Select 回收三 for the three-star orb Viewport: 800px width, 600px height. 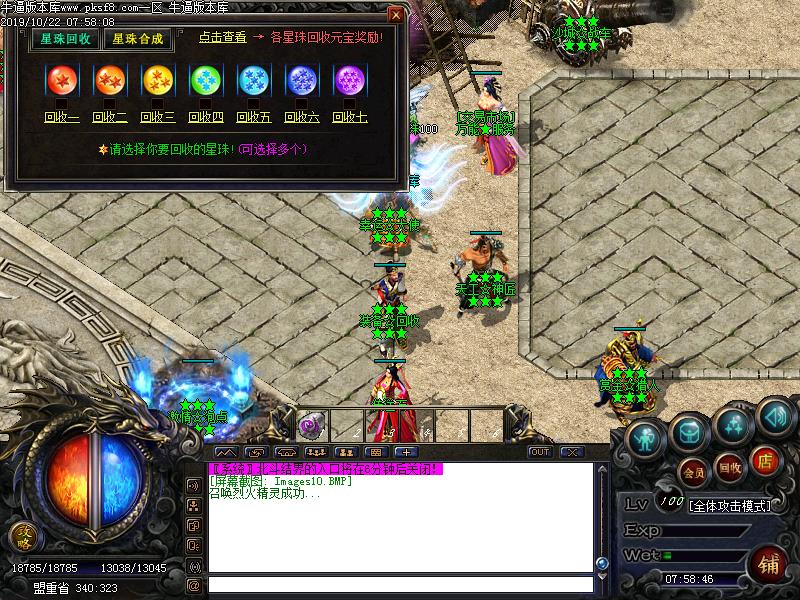coord(157,118)
